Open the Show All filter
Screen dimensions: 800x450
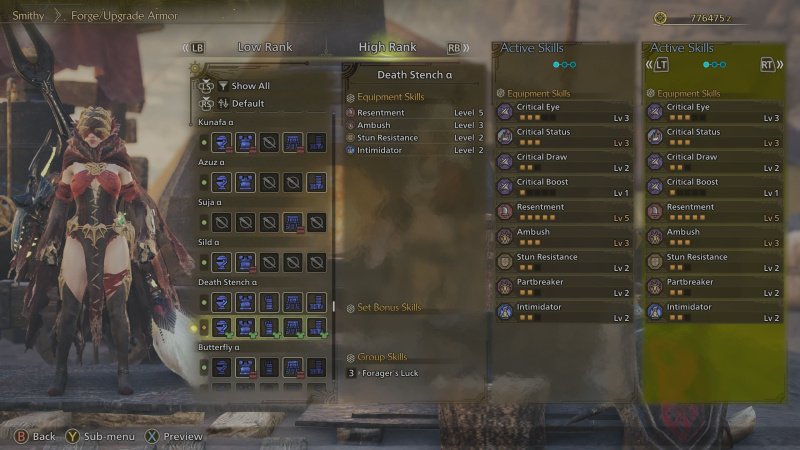click(x=249, y=86)
